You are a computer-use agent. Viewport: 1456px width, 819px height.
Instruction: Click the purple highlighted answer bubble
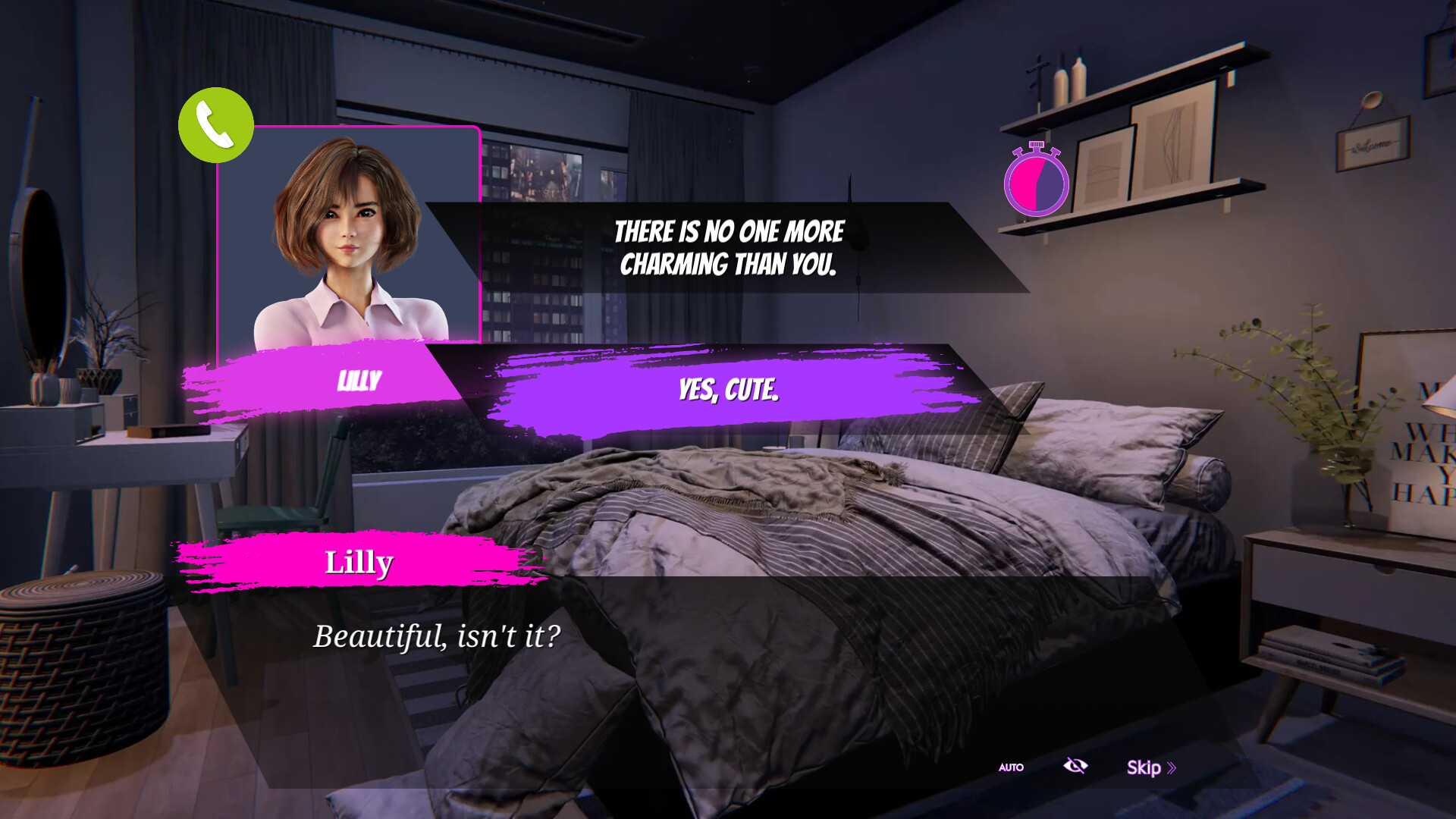[x=728, y=392]
